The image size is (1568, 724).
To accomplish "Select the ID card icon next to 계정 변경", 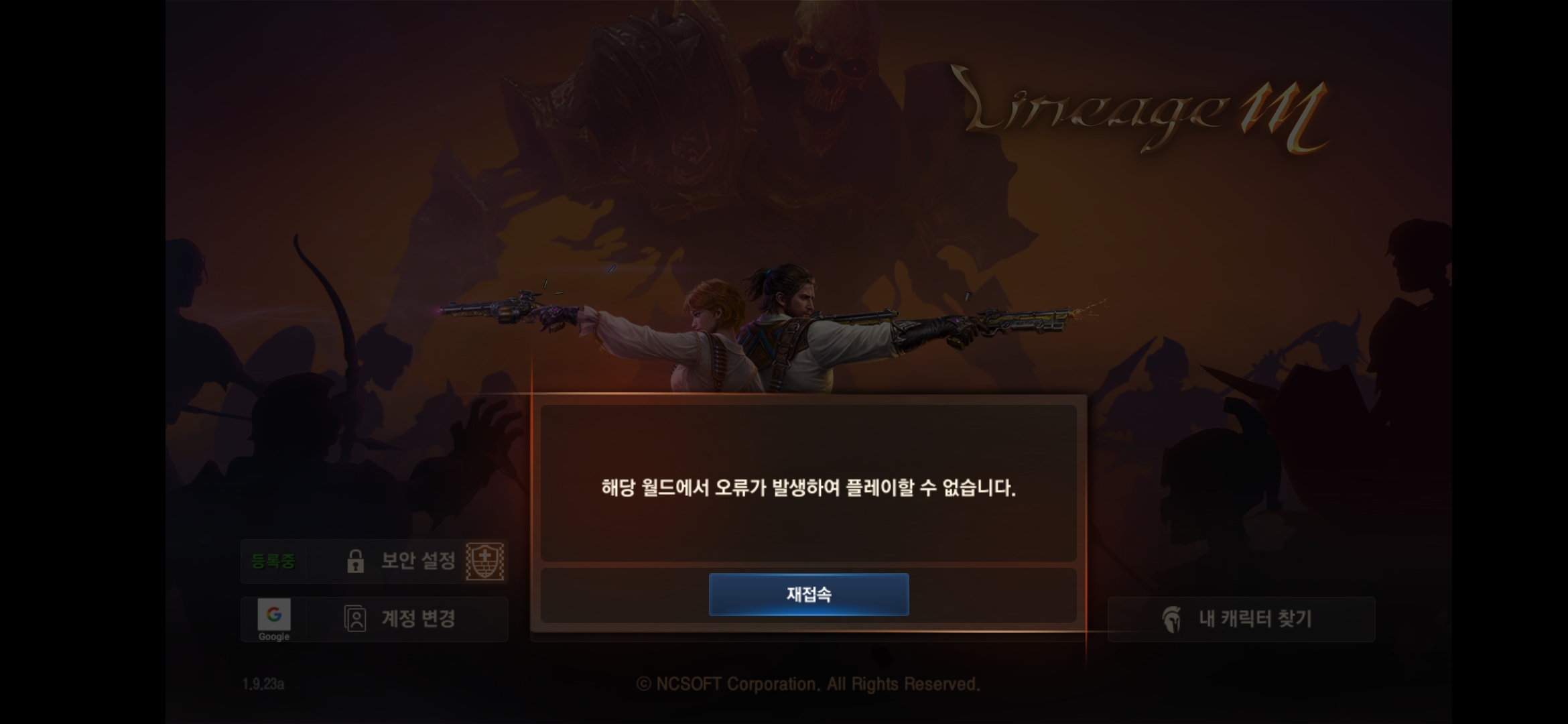I will (x=356, y=619).
